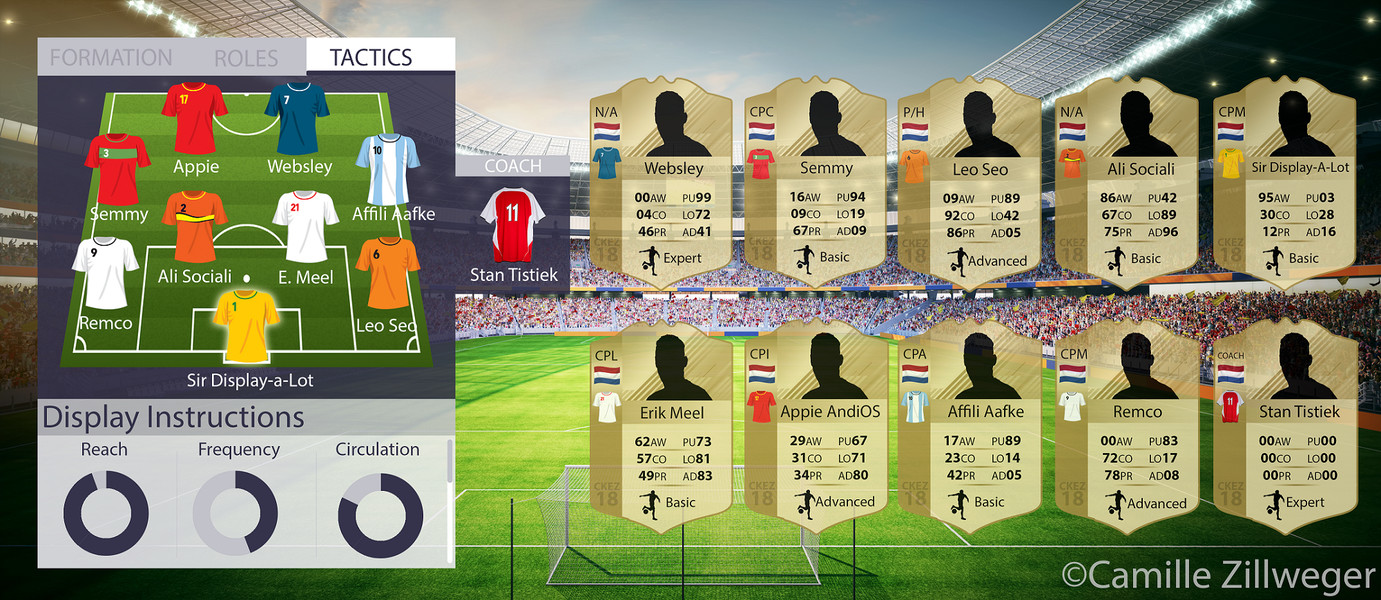Select goalkeeper Sir Display-a-Lot's yellow shirt

[x=246, y=327]
